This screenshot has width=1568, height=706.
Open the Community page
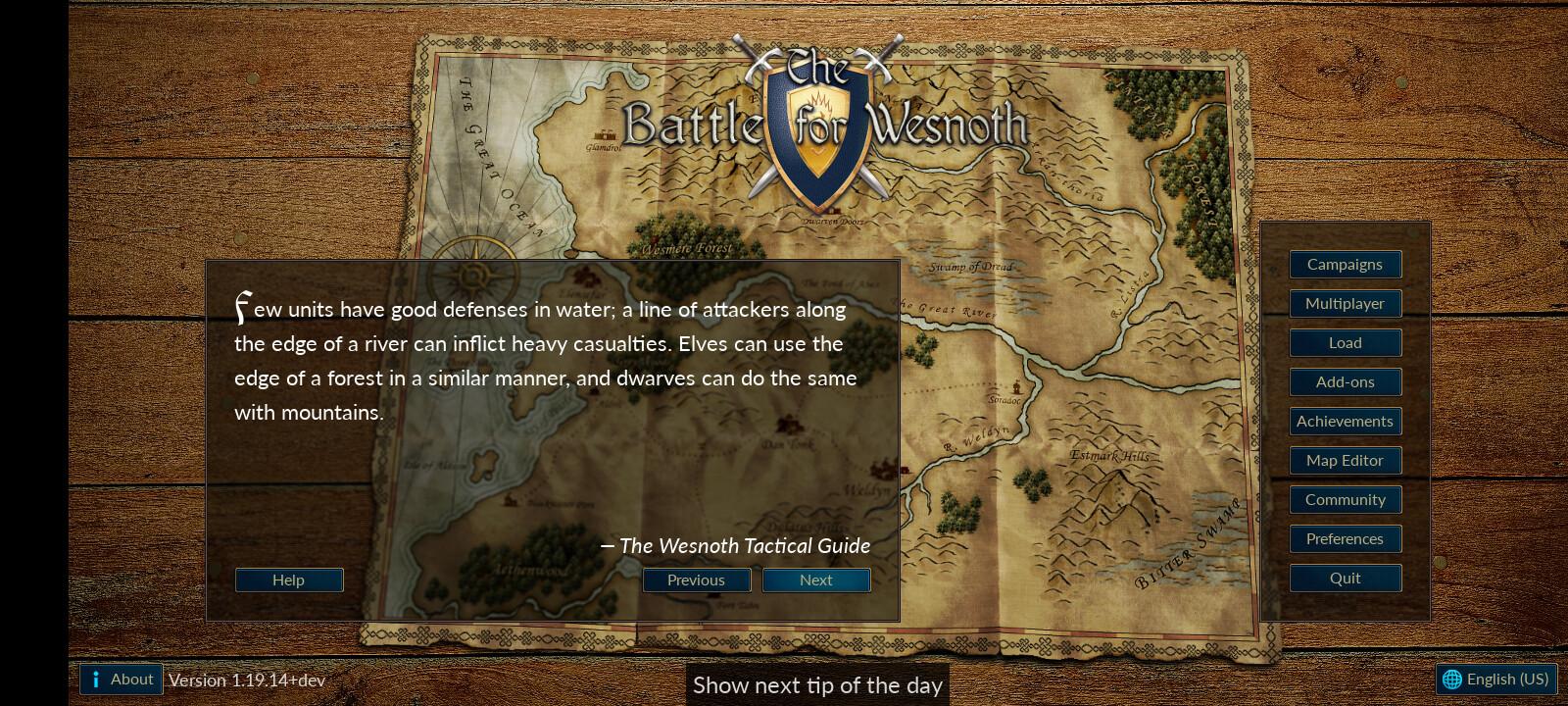[x=1345, y=500]
